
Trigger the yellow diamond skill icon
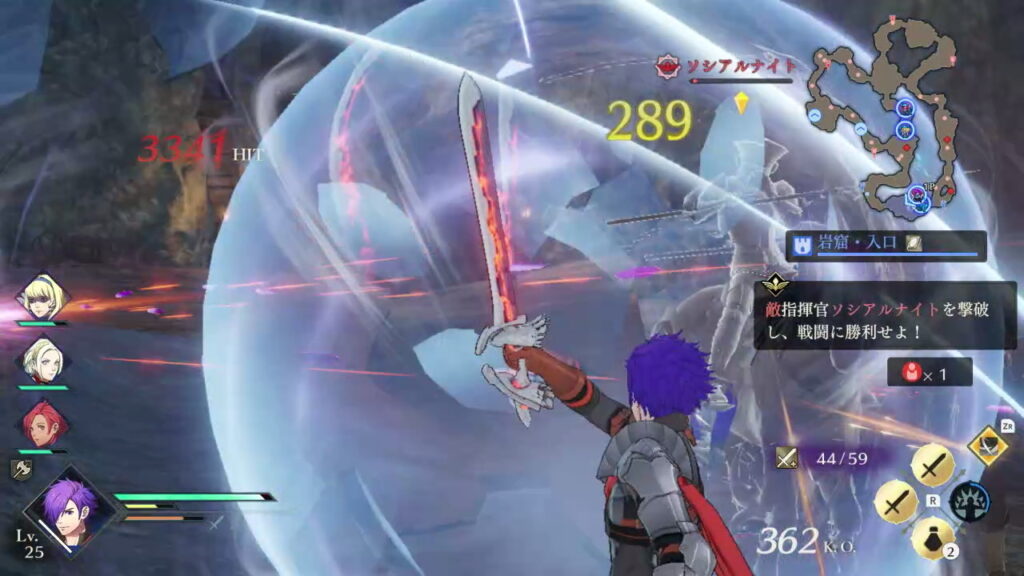click(x=987, y=443)
